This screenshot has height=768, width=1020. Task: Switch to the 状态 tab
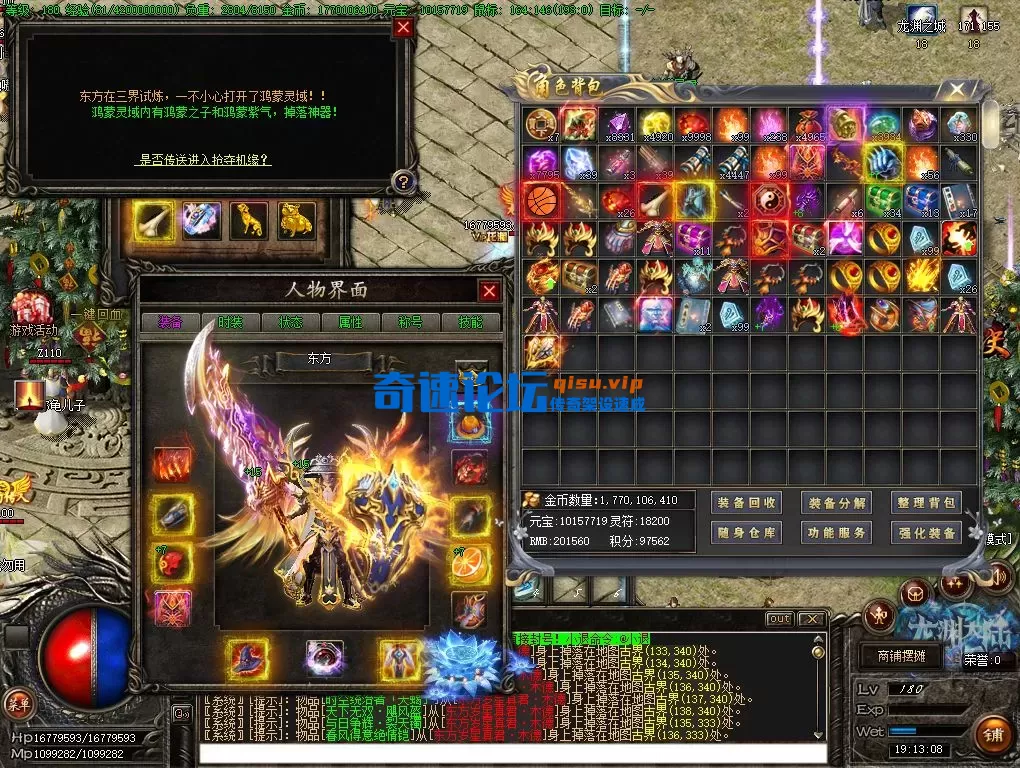(290, 322)
